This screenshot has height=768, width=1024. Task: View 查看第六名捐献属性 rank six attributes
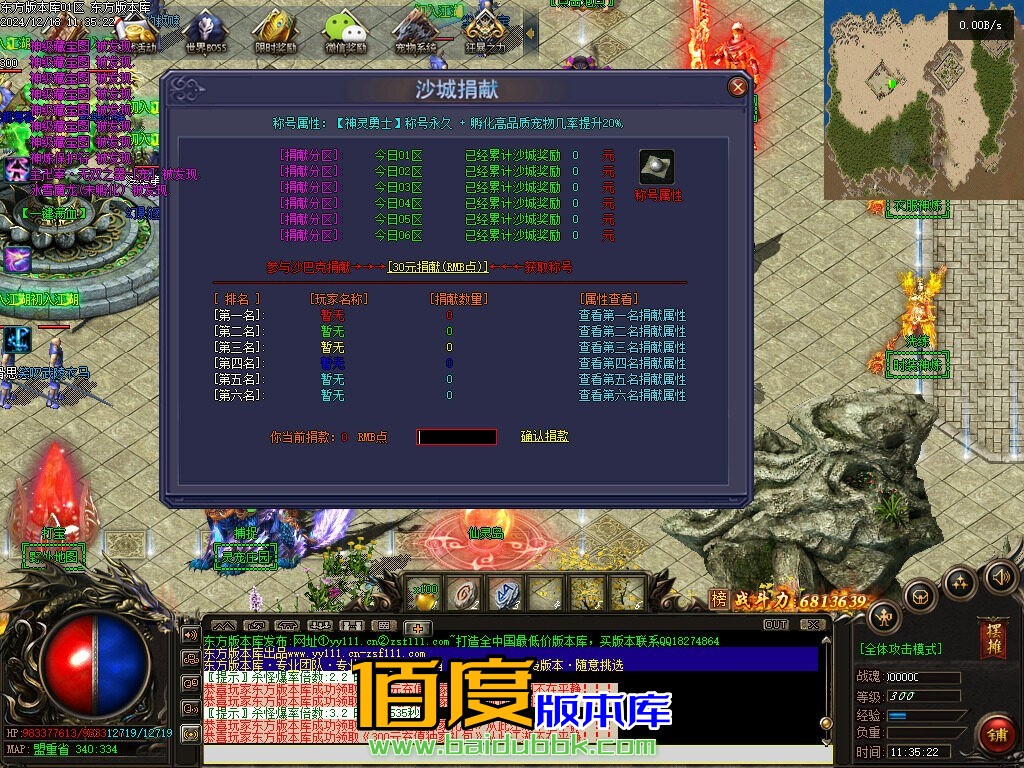(632, 395)
